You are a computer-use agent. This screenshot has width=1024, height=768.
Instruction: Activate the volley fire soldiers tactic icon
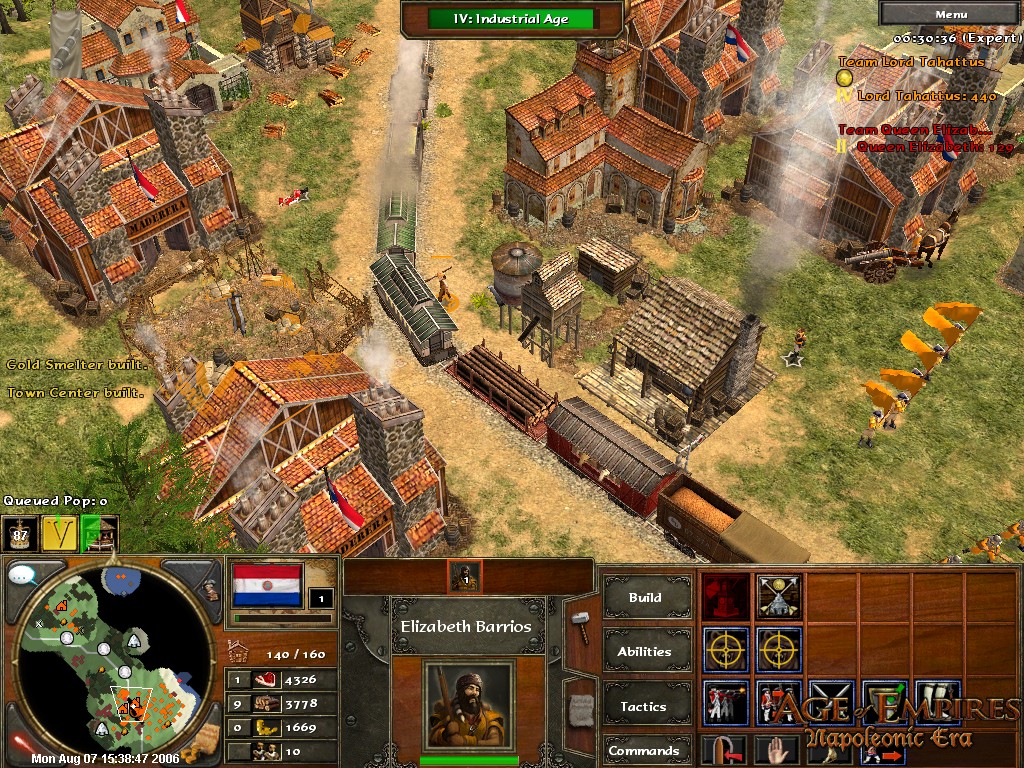(x=726, y=703)
